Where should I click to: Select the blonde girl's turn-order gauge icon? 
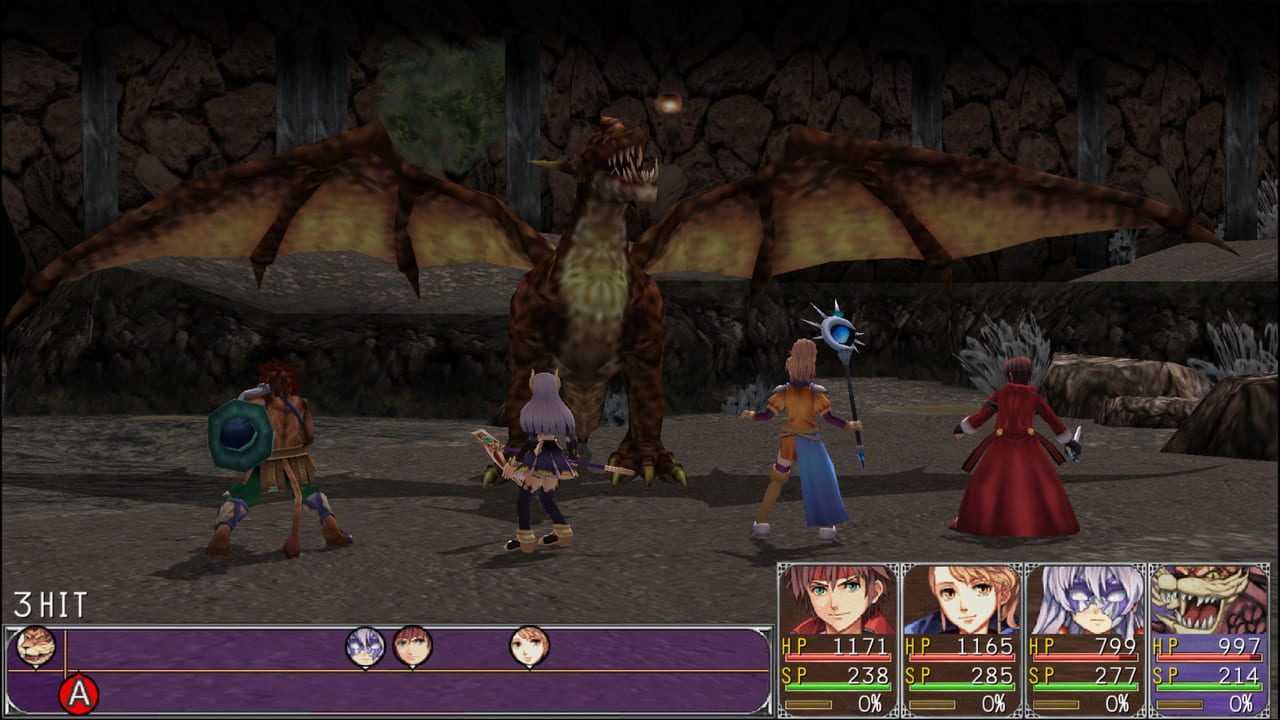coord(529,646)
